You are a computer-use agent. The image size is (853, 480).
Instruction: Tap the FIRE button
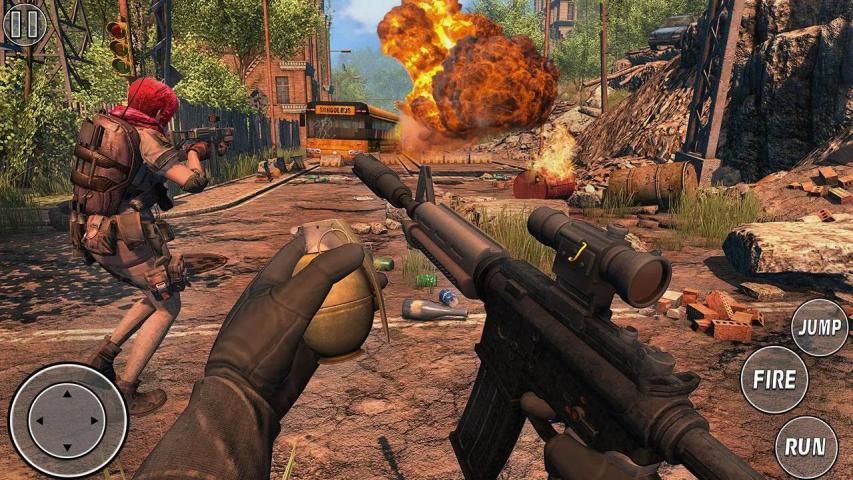[774, 380]
